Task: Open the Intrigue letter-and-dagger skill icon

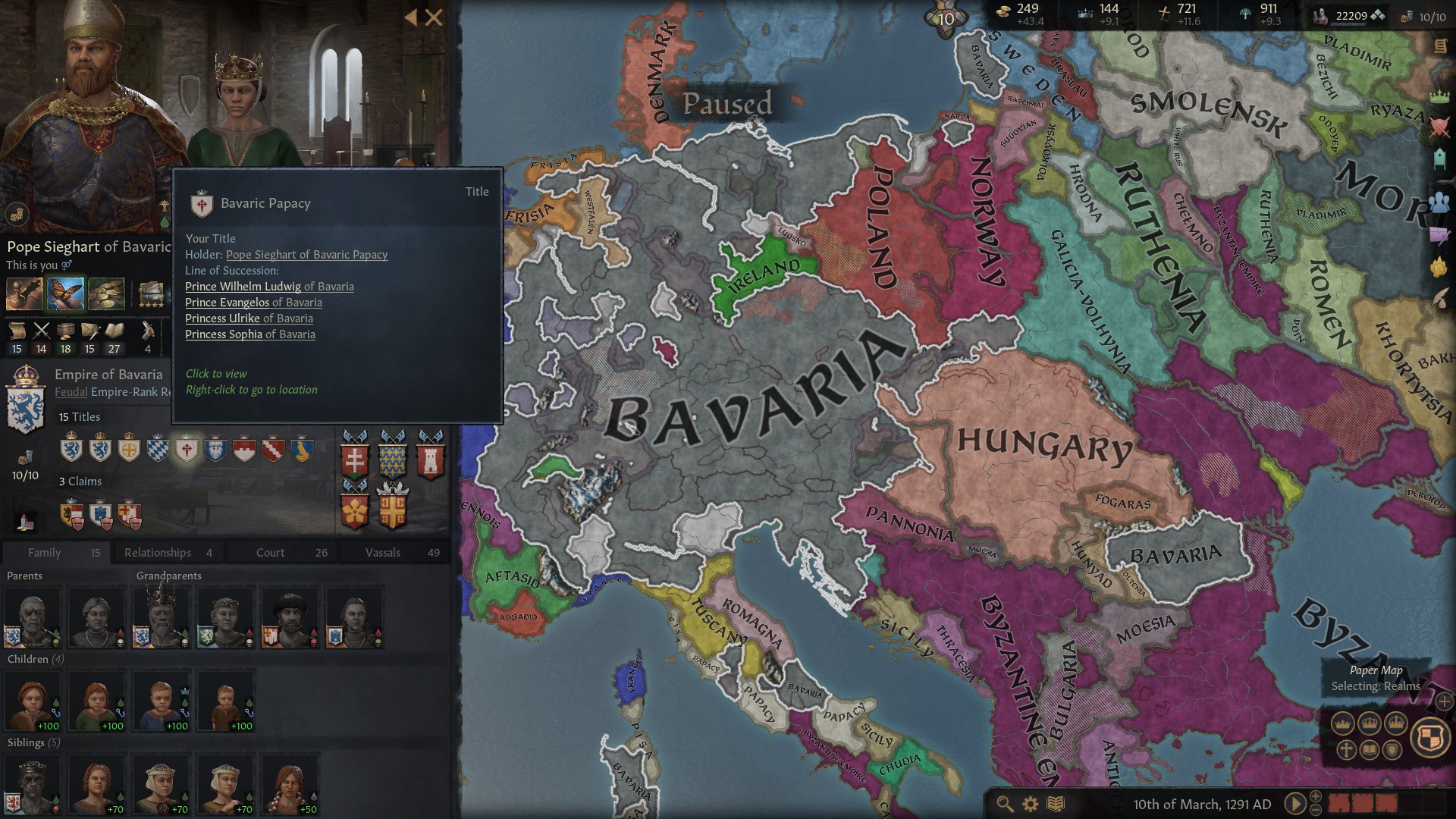Action: pos(90,331)
